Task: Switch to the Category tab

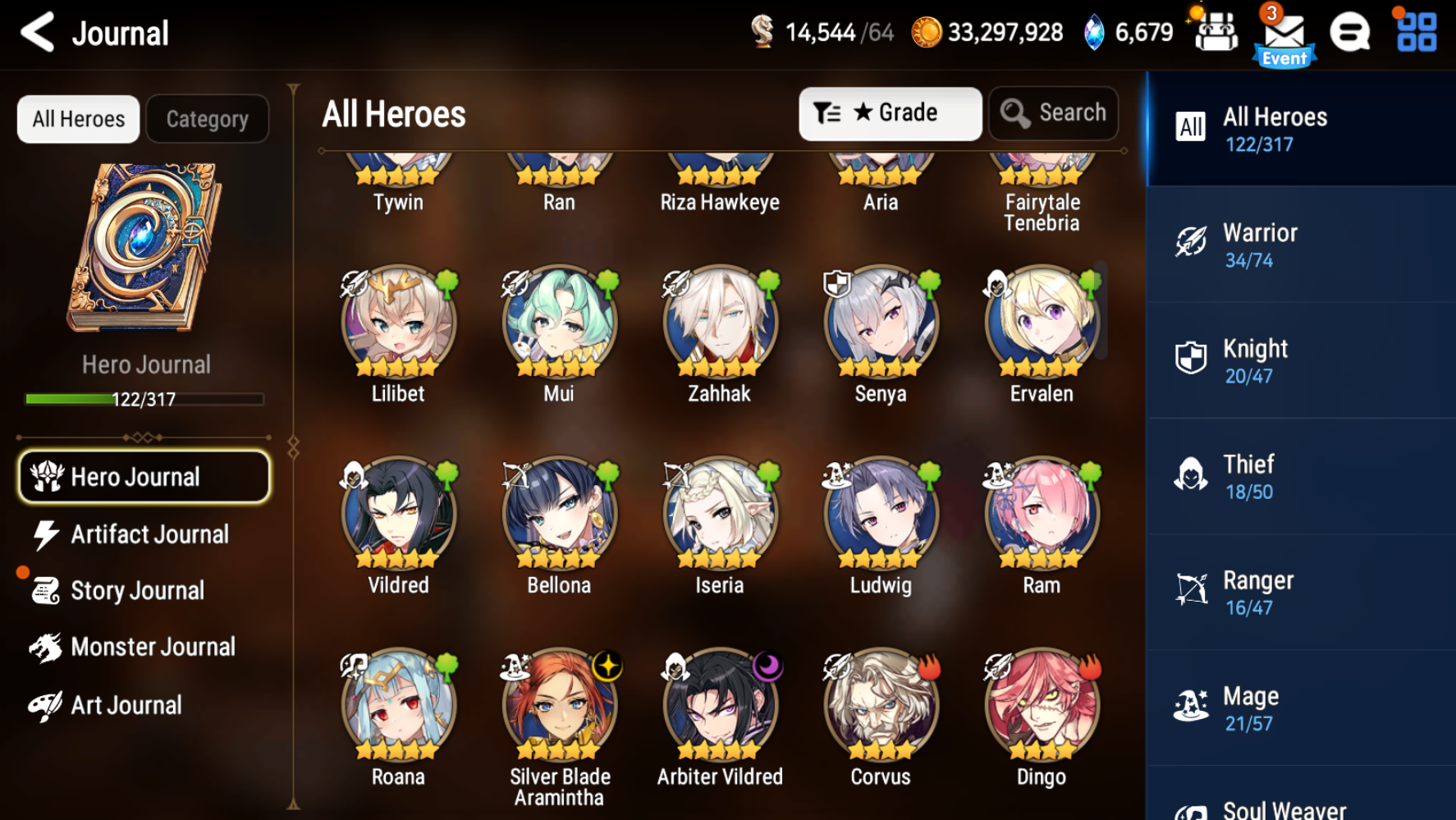Action: [x=207, y=118]
